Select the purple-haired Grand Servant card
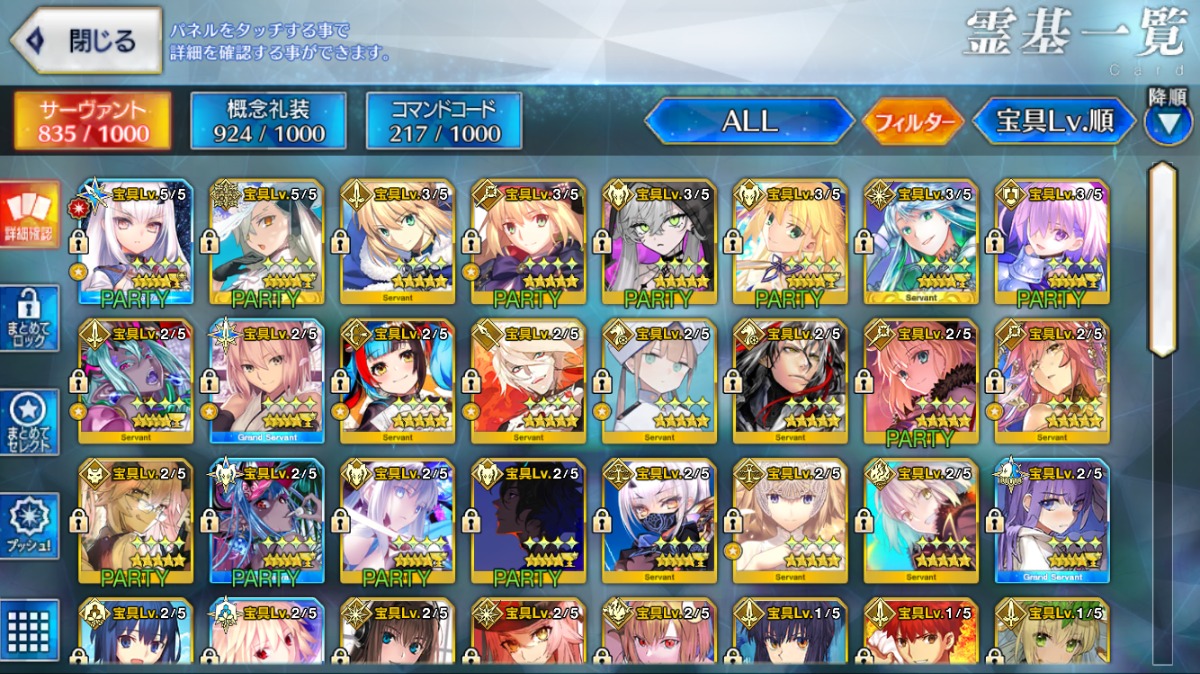This screenshot has height=674, width=1200. click(1051, 522)
